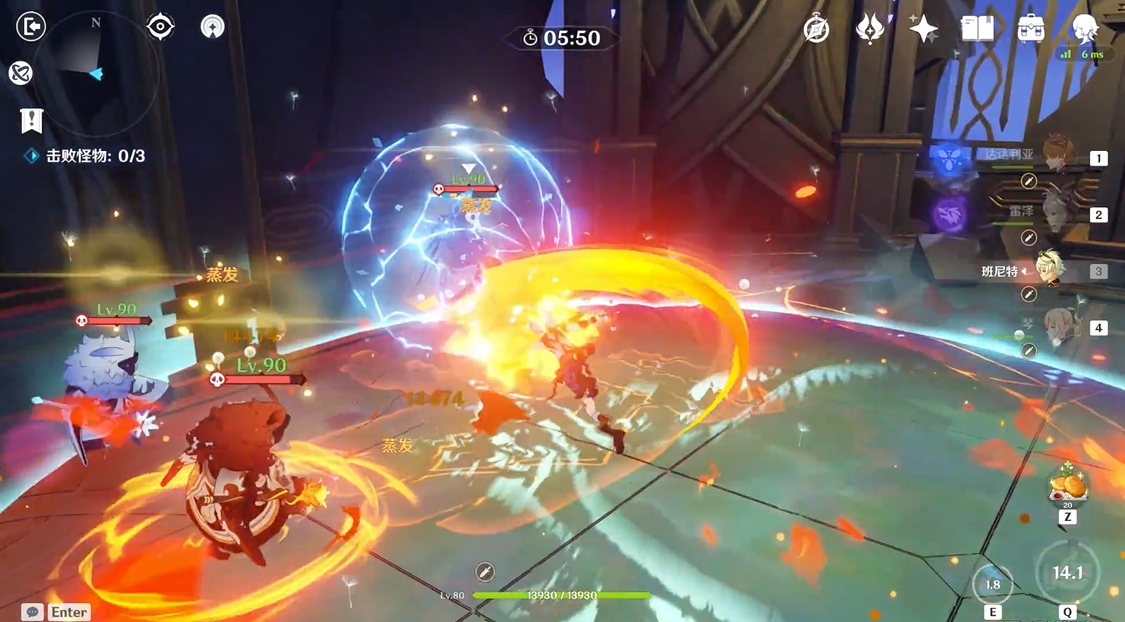This screenshot has height=622, width=1125.
Task: Activate the elemental skill on 1.8 cooldown
Action: 992,585
